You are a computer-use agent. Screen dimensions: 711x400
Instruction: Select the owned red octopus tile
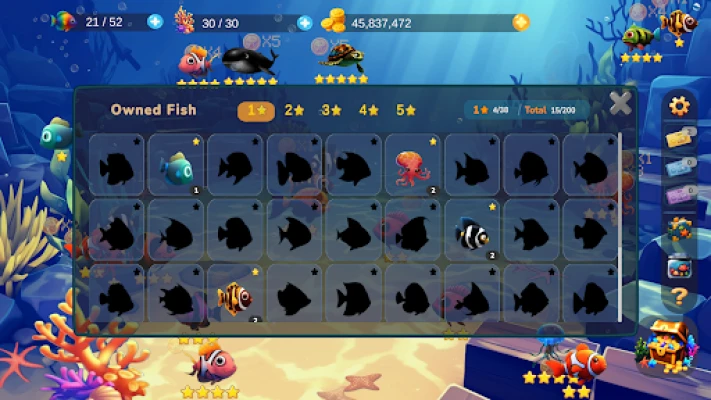pyautogui.click(x=413, y=165)
